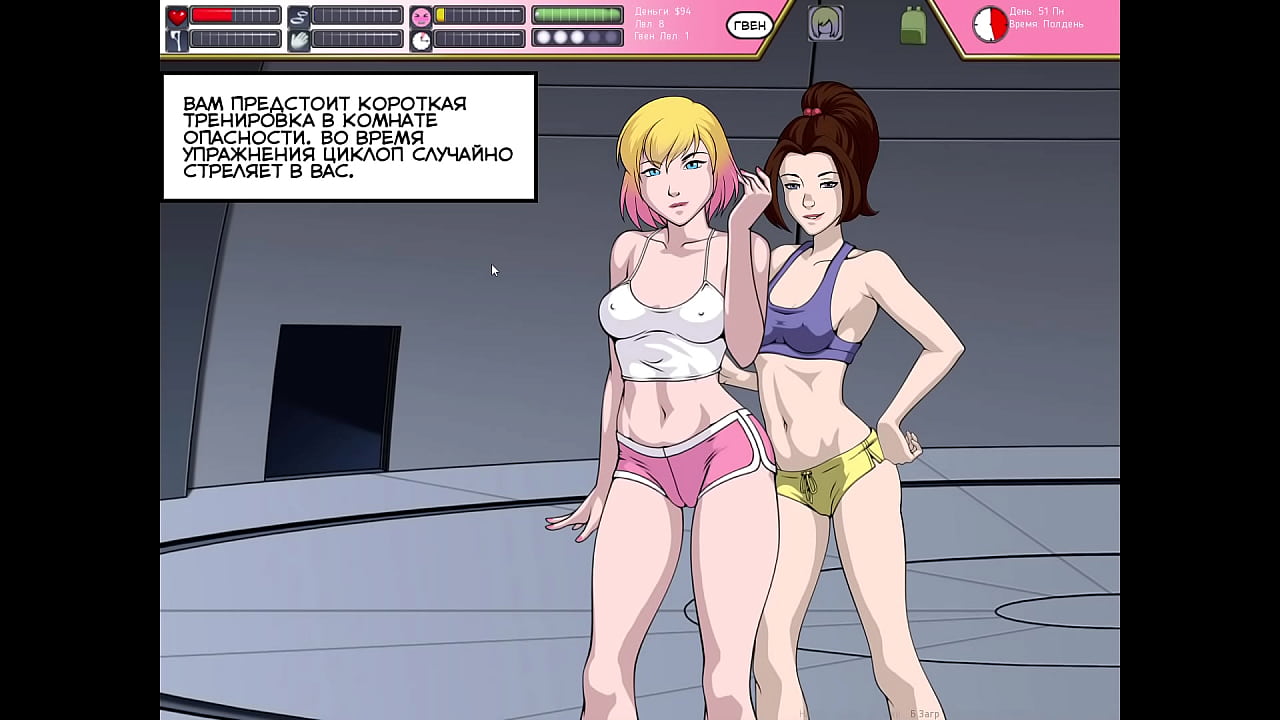Open the green backpack inventory
Viewport: 1280px width, 720px height.
912,25
